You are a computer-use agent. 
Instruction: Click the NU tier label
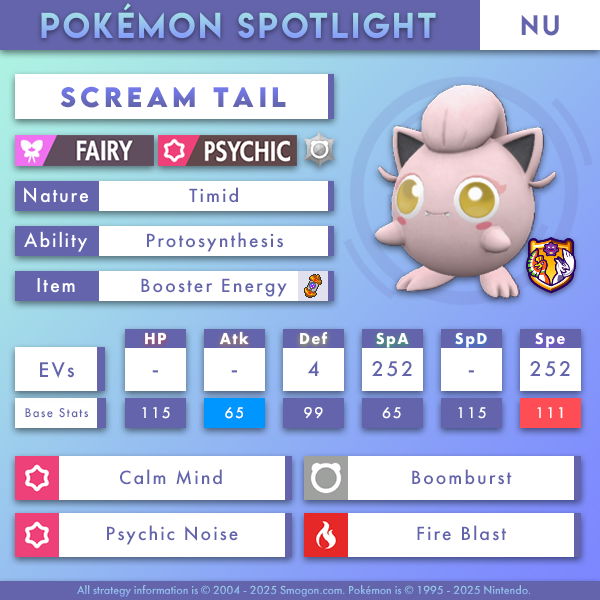[x=540, y=26]
